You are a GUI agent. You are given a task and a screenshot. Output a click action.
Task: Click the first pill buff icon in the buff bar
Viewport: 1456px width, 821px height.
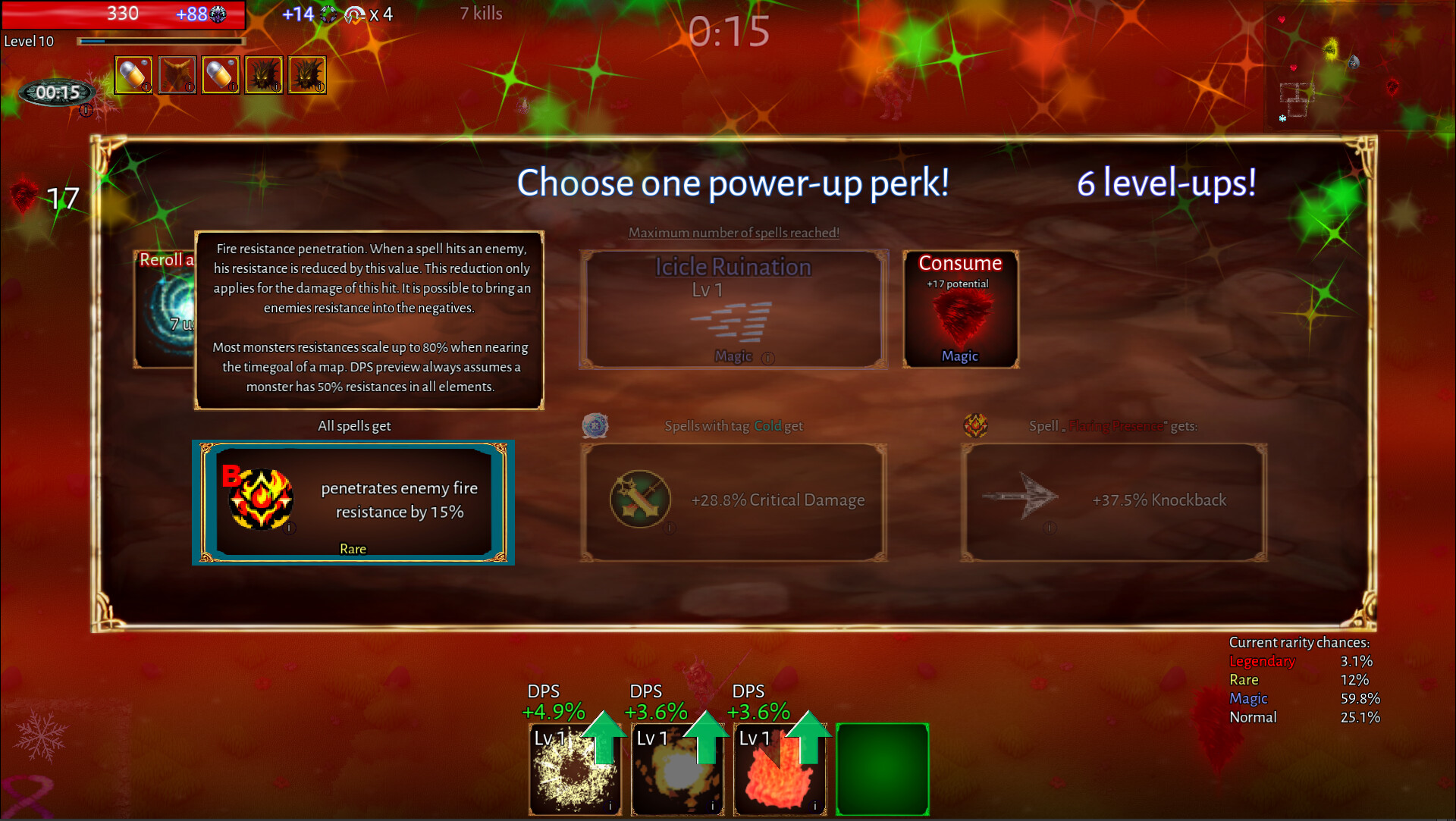pos(133,74)
